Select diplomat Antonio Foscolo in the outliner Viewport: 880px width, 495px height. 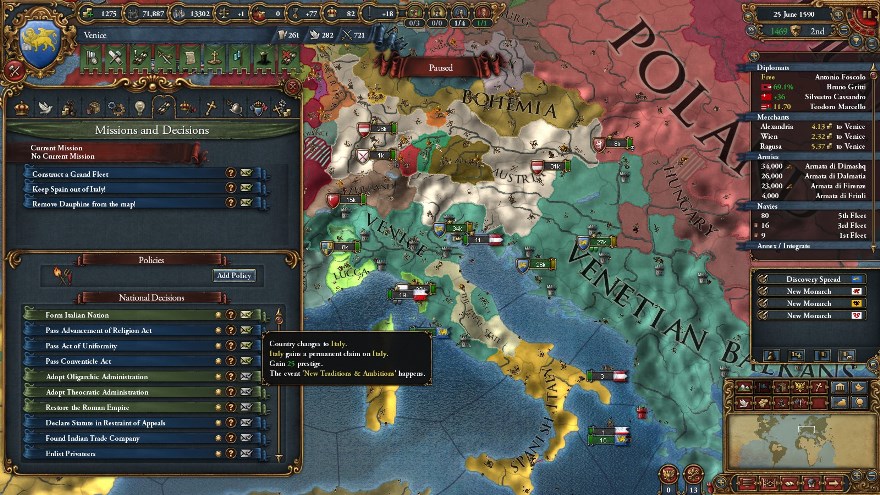click(x=808, y=78)
